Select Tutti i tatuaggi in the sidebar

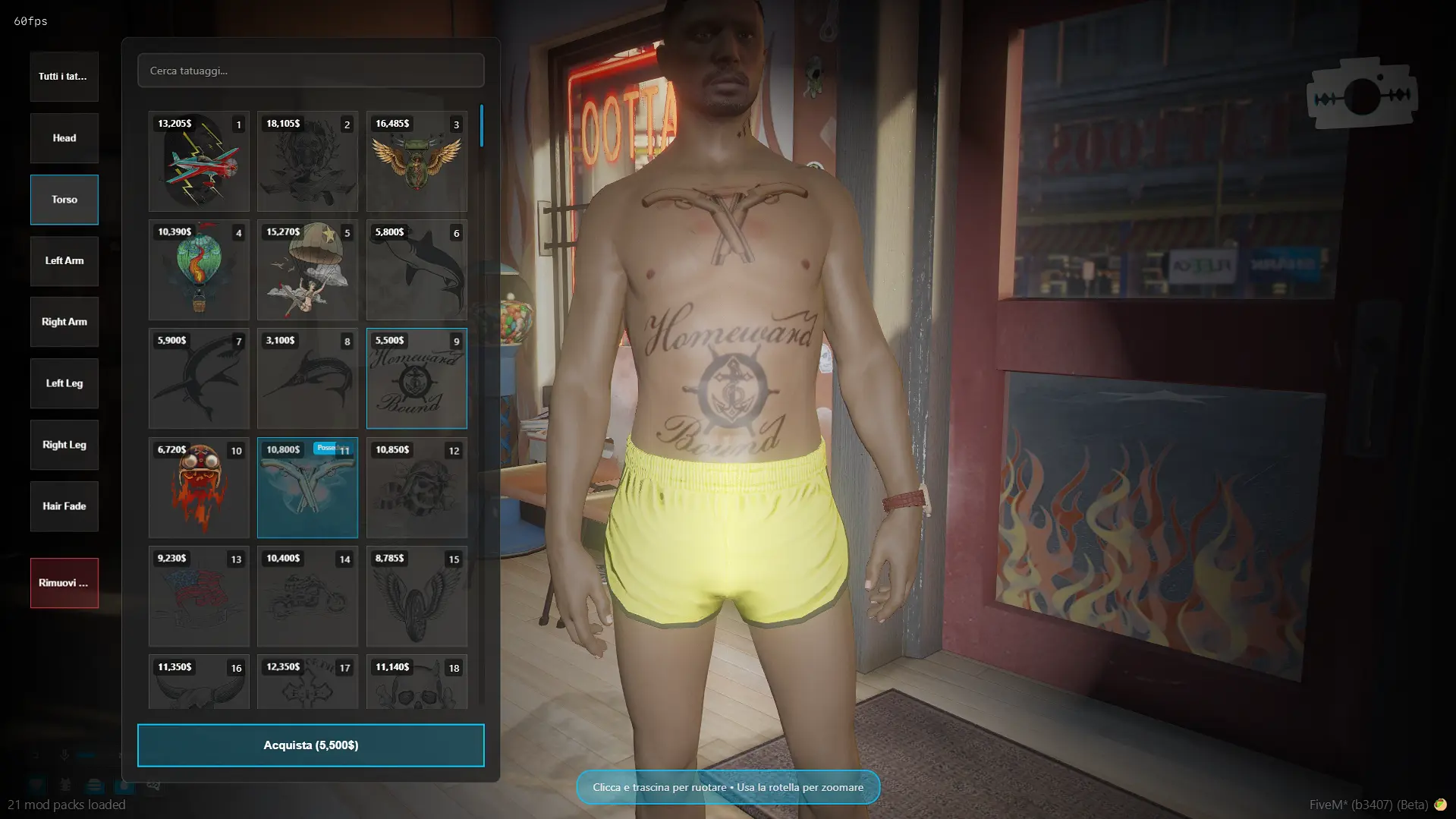64,76
